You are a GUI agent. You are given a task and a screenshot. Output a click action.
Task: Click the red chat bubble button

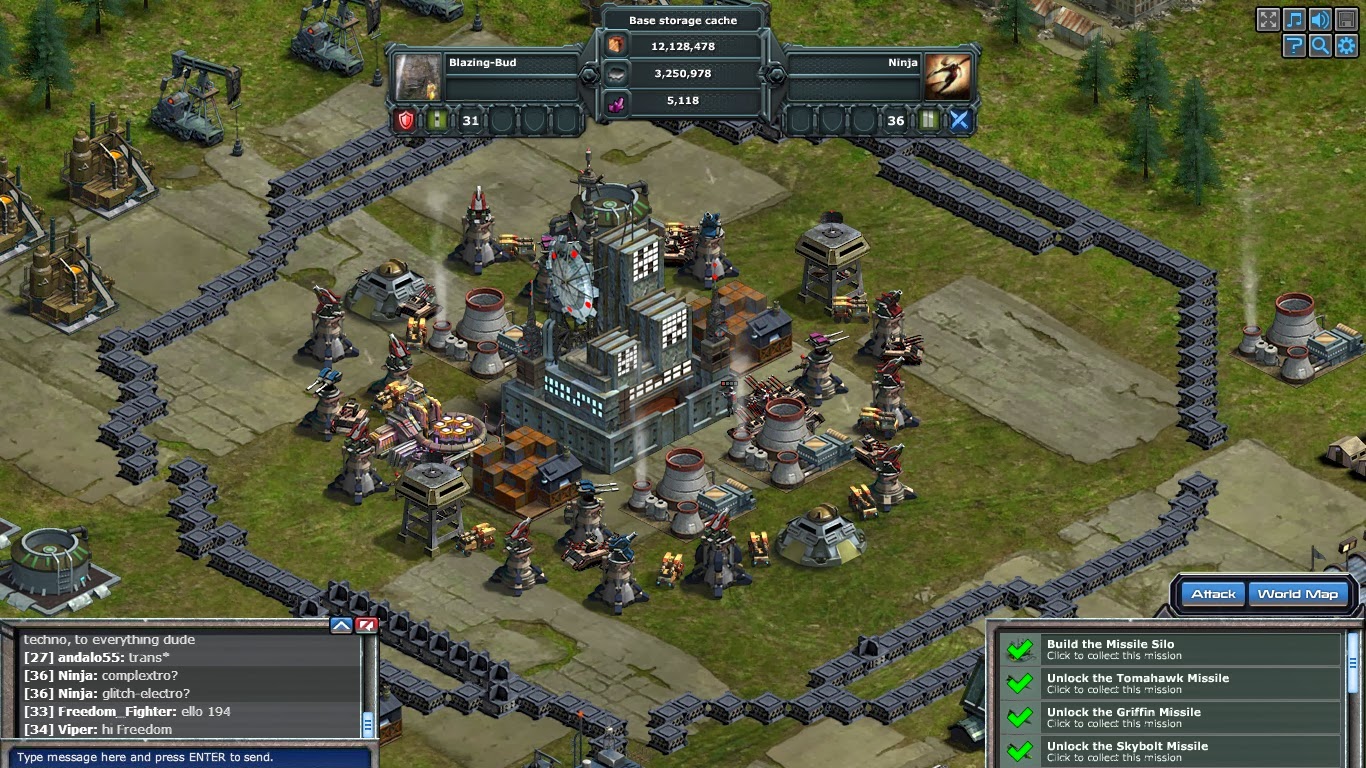click(x=366, y=626)
